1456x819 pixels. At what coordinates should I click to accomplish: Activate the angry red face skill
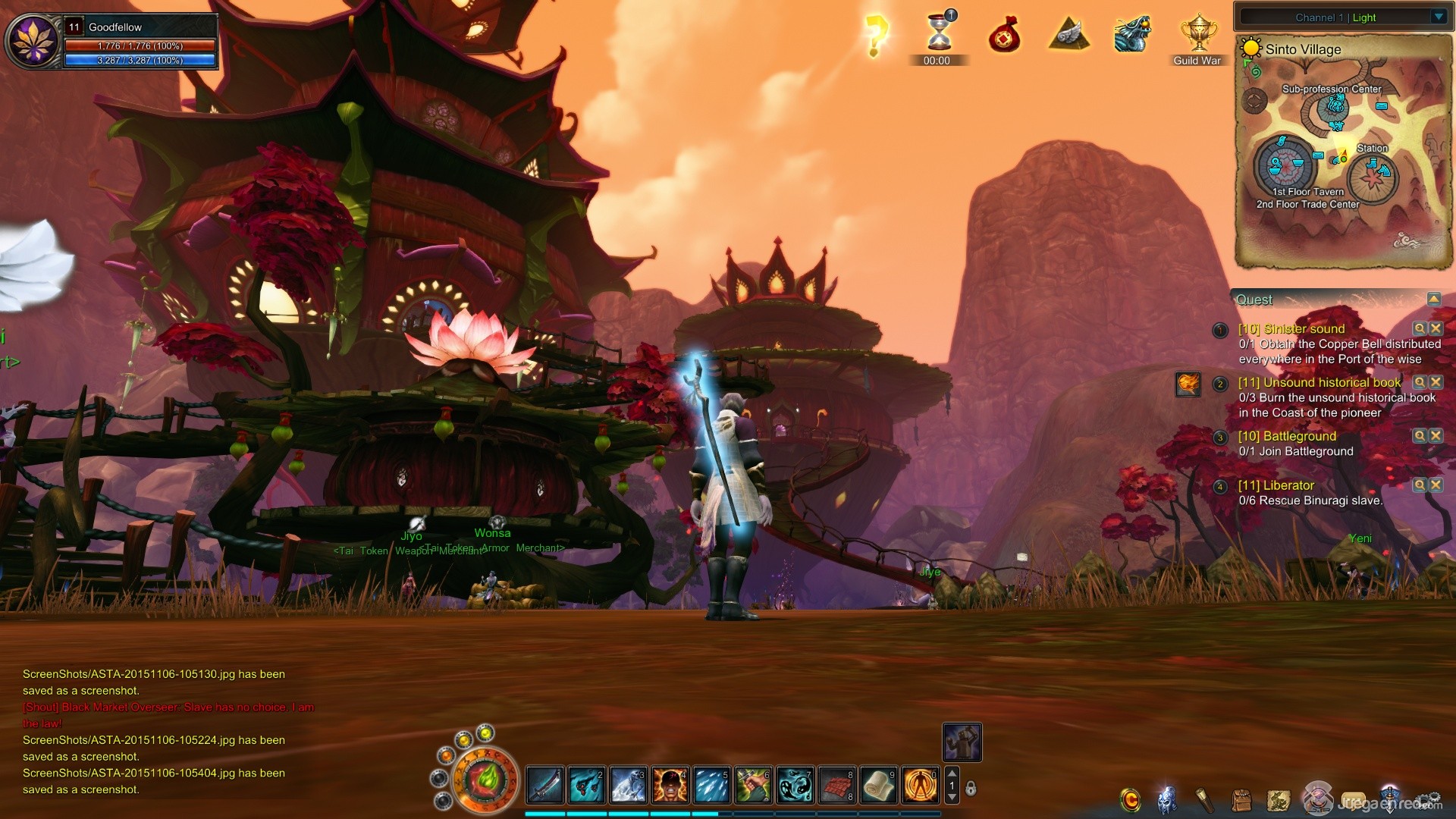pyautogui.click(x=670, y=786)
